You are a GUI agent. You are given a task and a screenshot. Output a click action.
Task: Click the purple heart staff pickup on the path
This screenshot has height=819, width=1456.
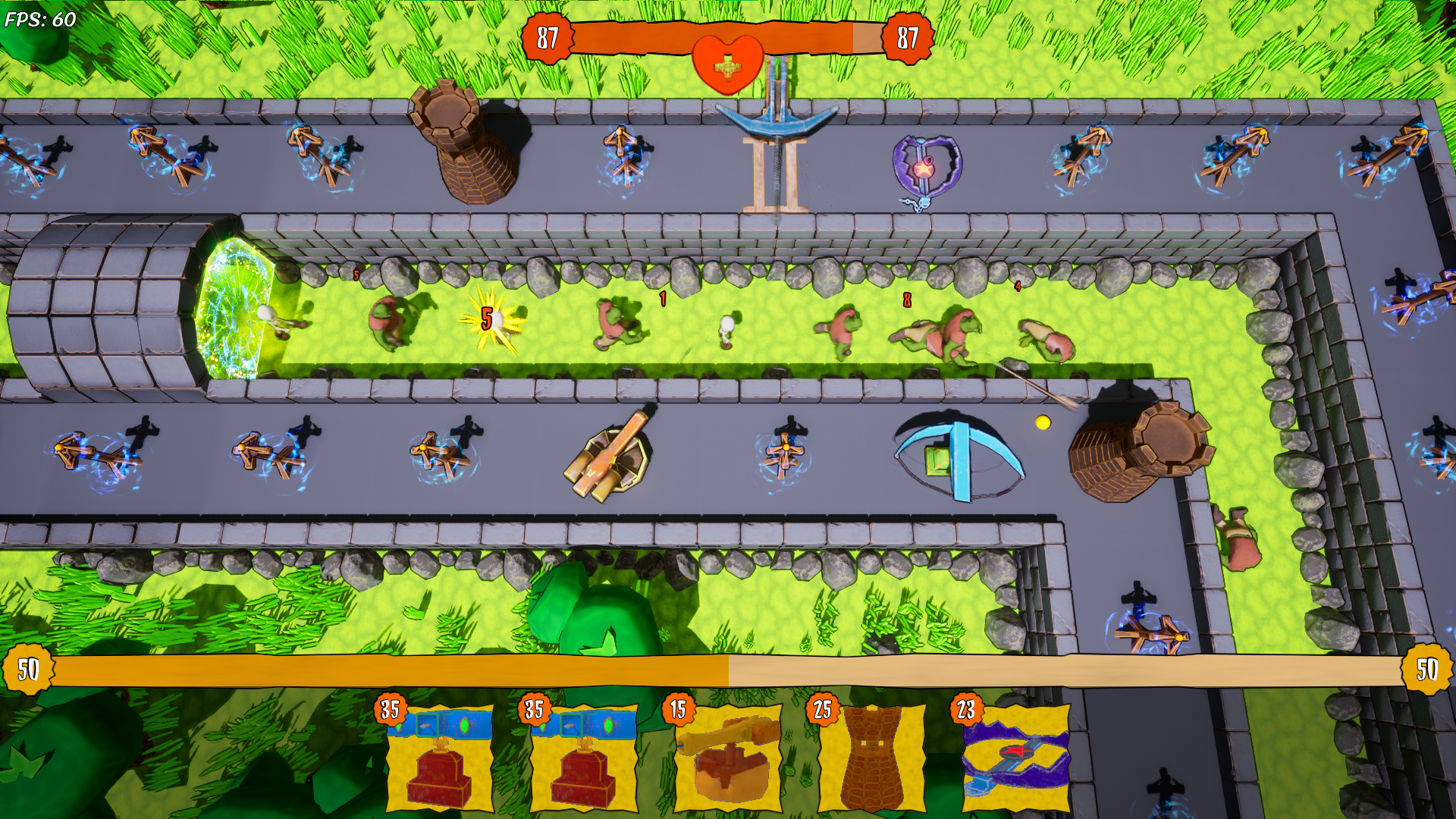[927, 168]
